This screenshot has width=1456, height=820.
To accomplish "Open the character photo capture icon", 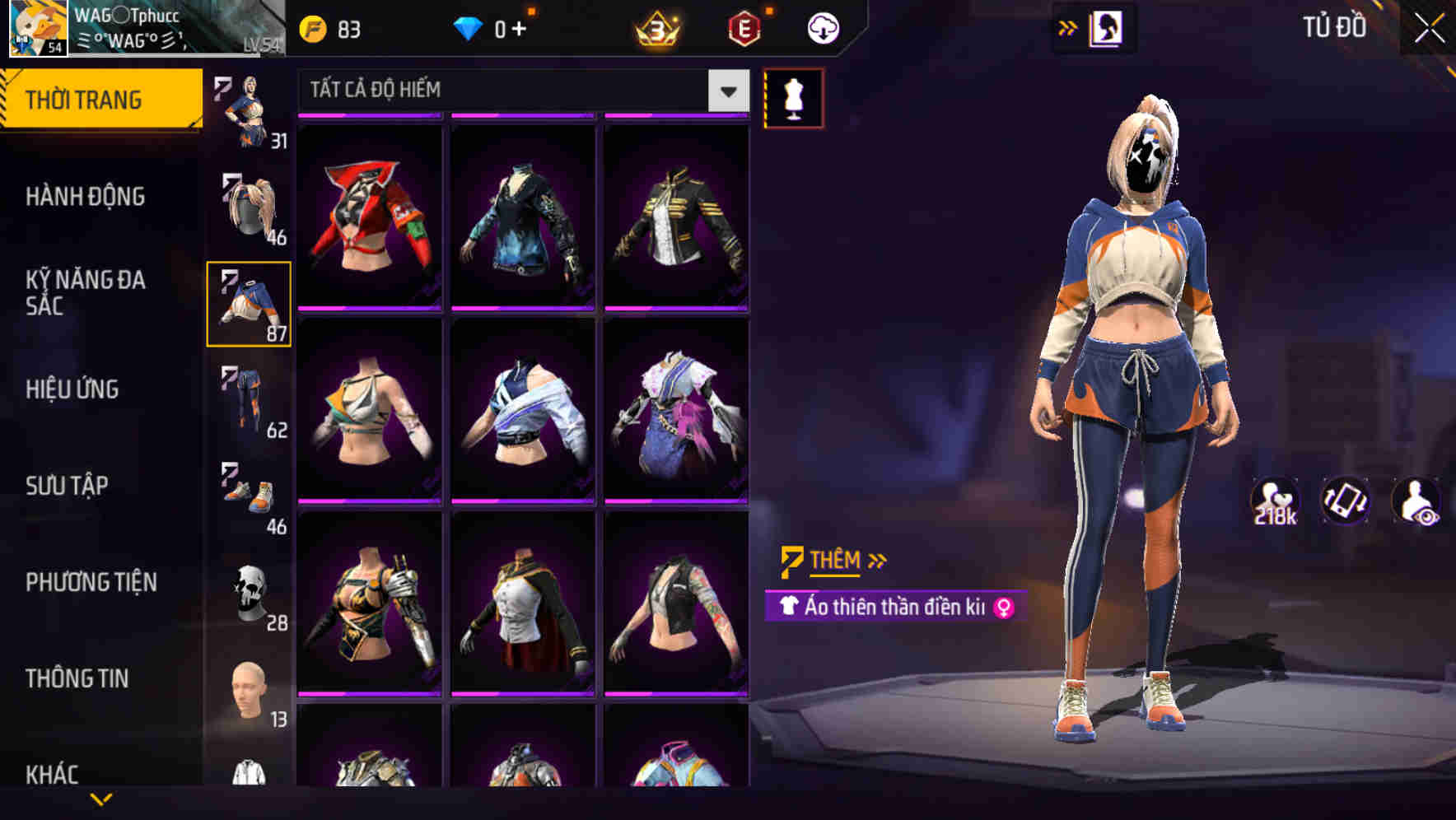I will 1107,26.
